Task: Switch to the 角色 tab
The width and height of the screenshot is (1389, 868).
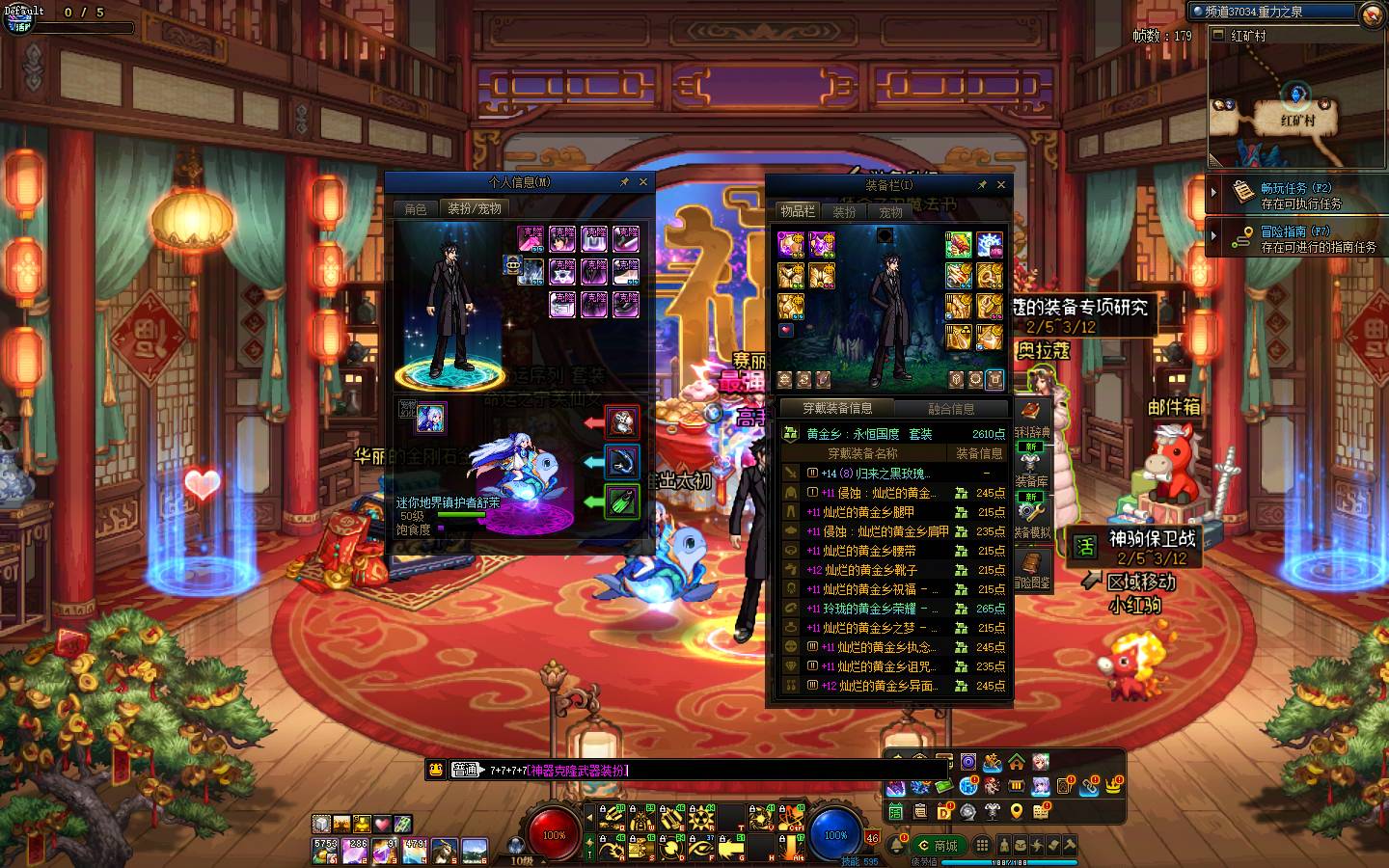Action: [416, 208]
